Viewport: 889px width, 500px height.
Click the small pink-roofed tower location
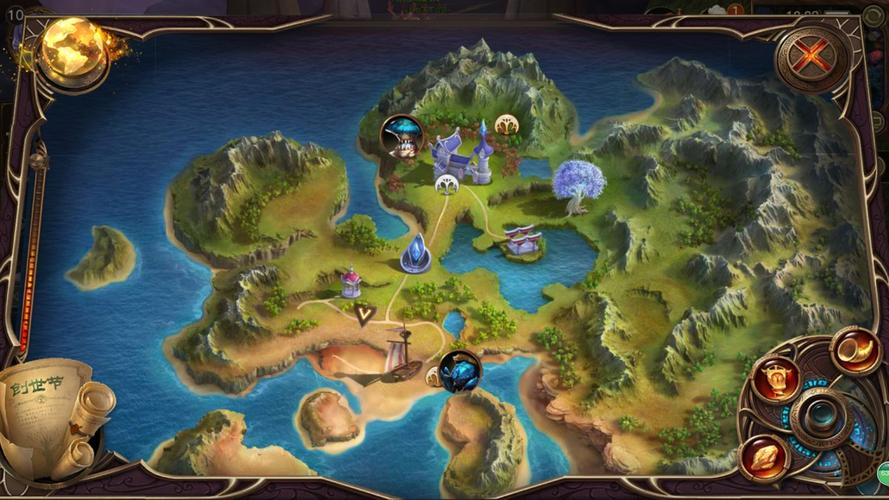coord(351,283)
